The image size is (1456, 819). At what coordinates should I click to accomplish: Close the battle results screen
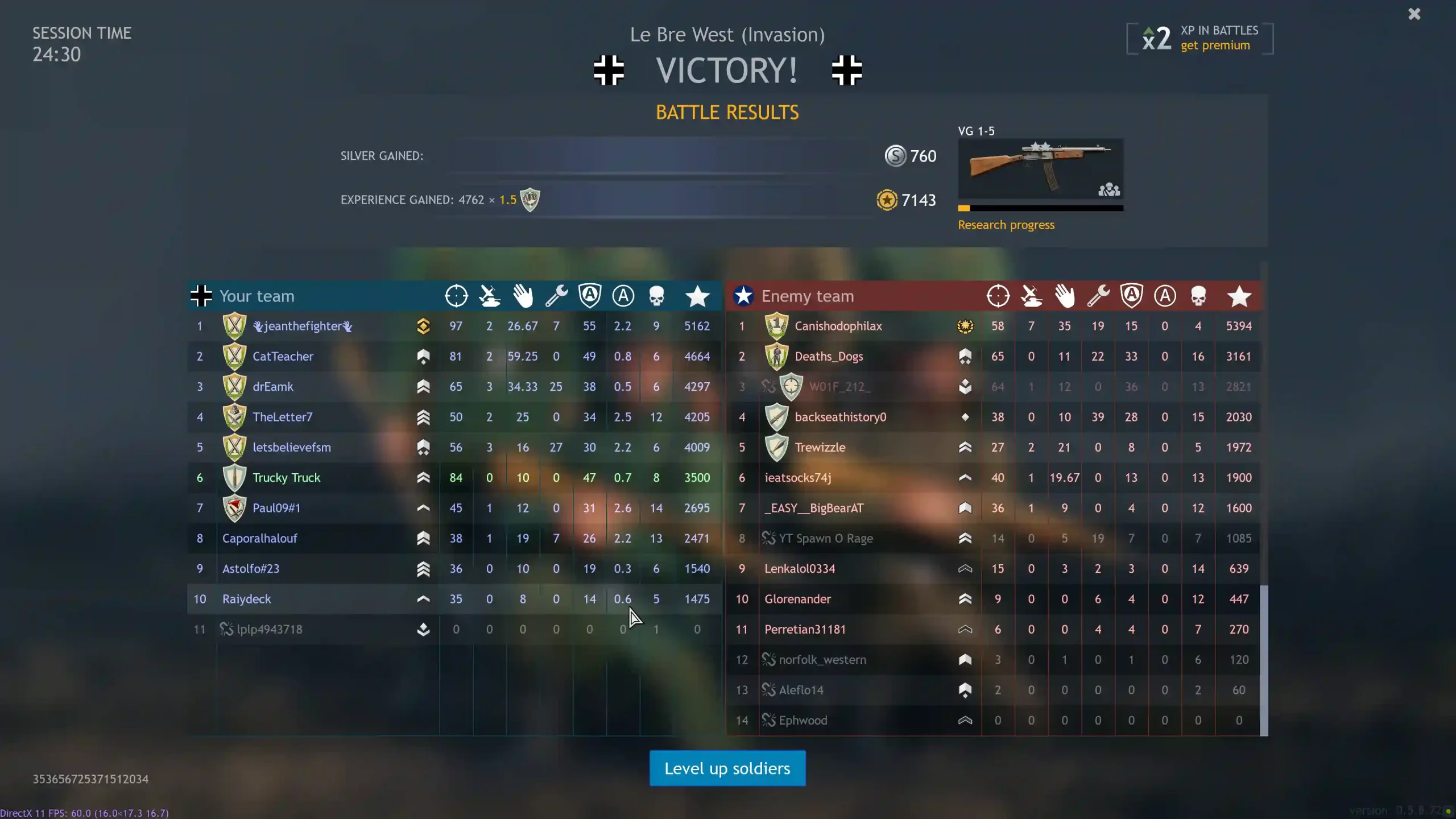[x=1414, y=14]
